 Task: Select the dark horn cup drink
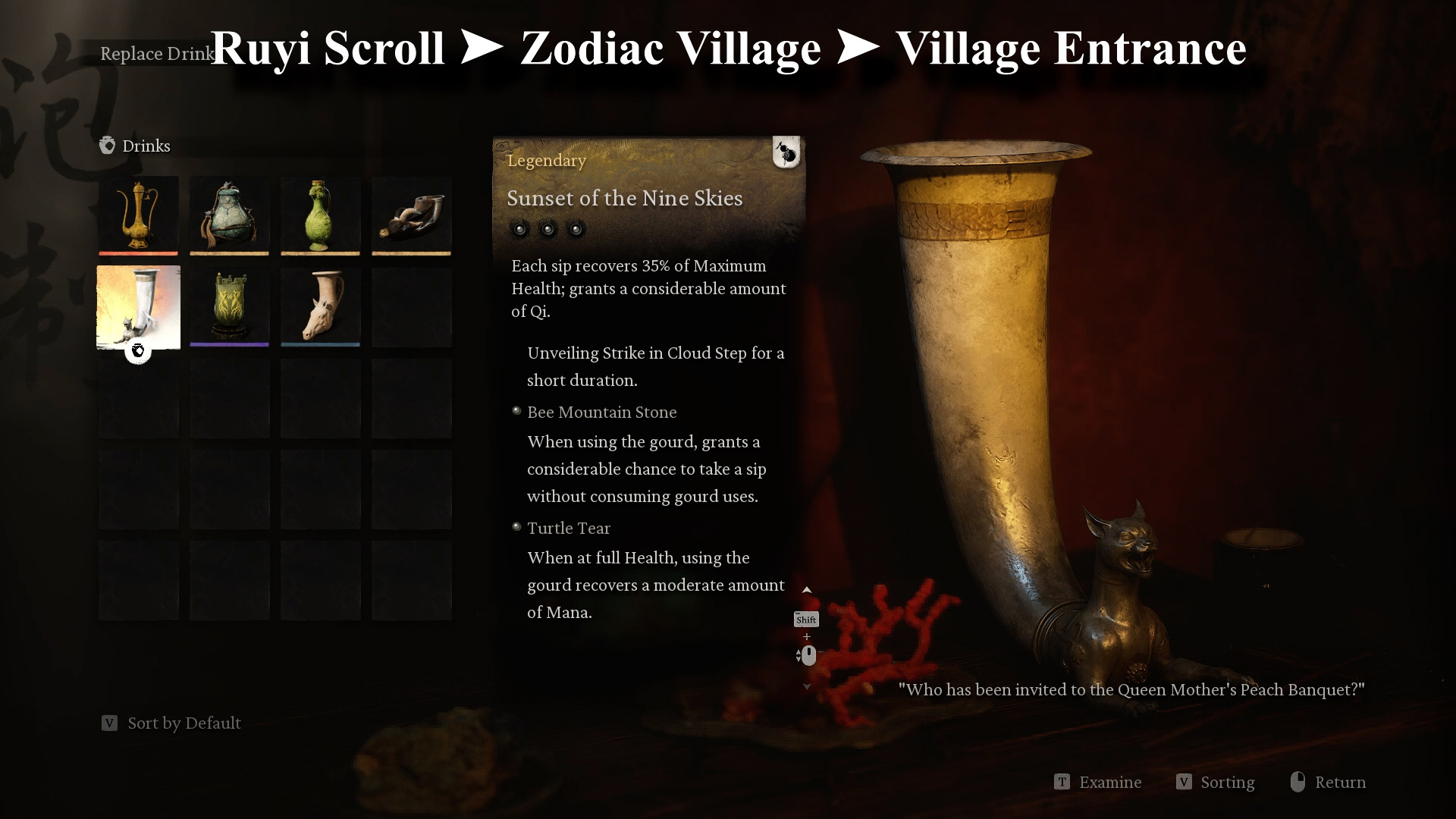point(411,215)
